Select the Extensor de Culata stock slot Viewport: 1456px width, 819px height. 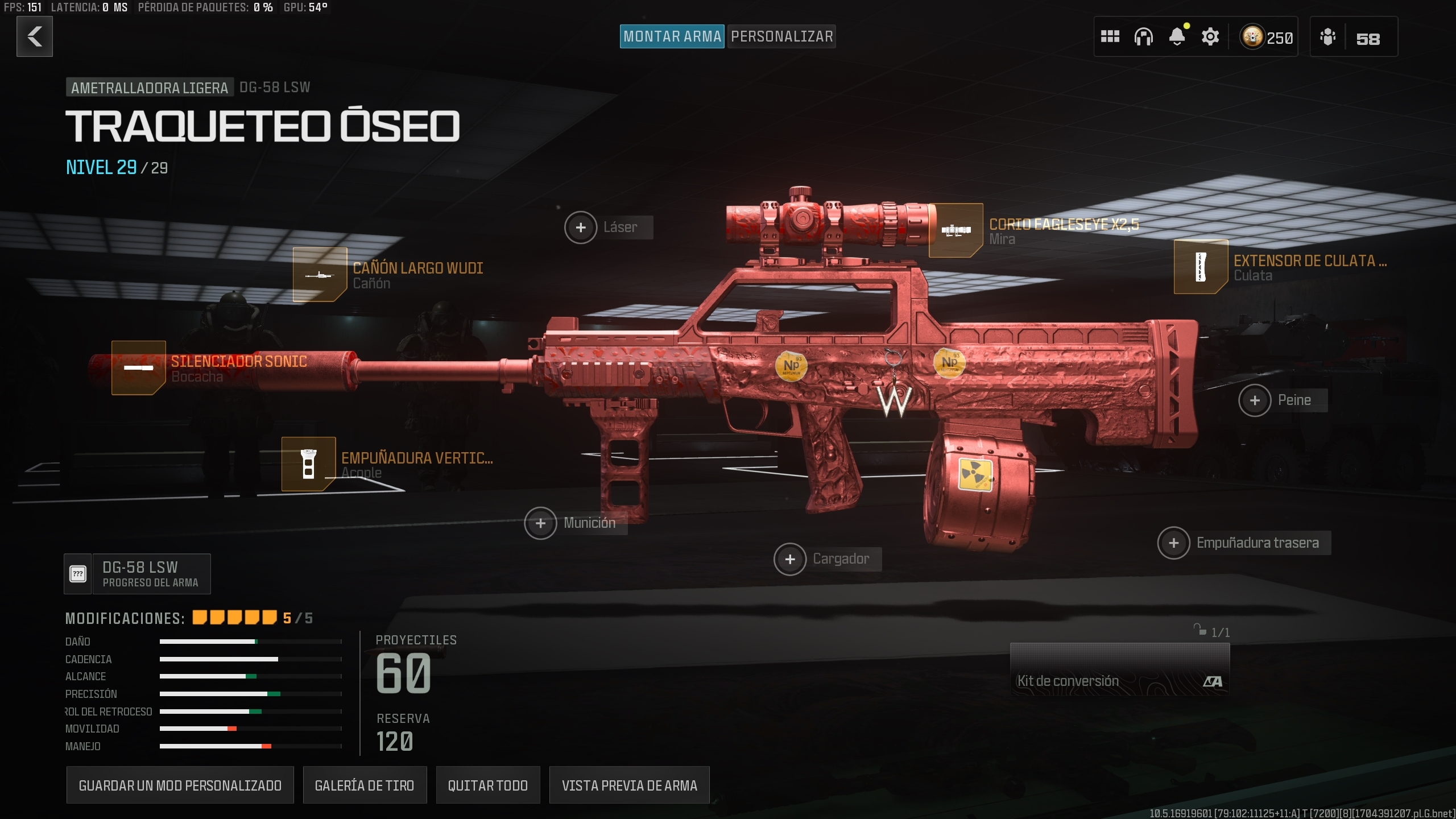pyautogui.click(x=1201, y=267)
